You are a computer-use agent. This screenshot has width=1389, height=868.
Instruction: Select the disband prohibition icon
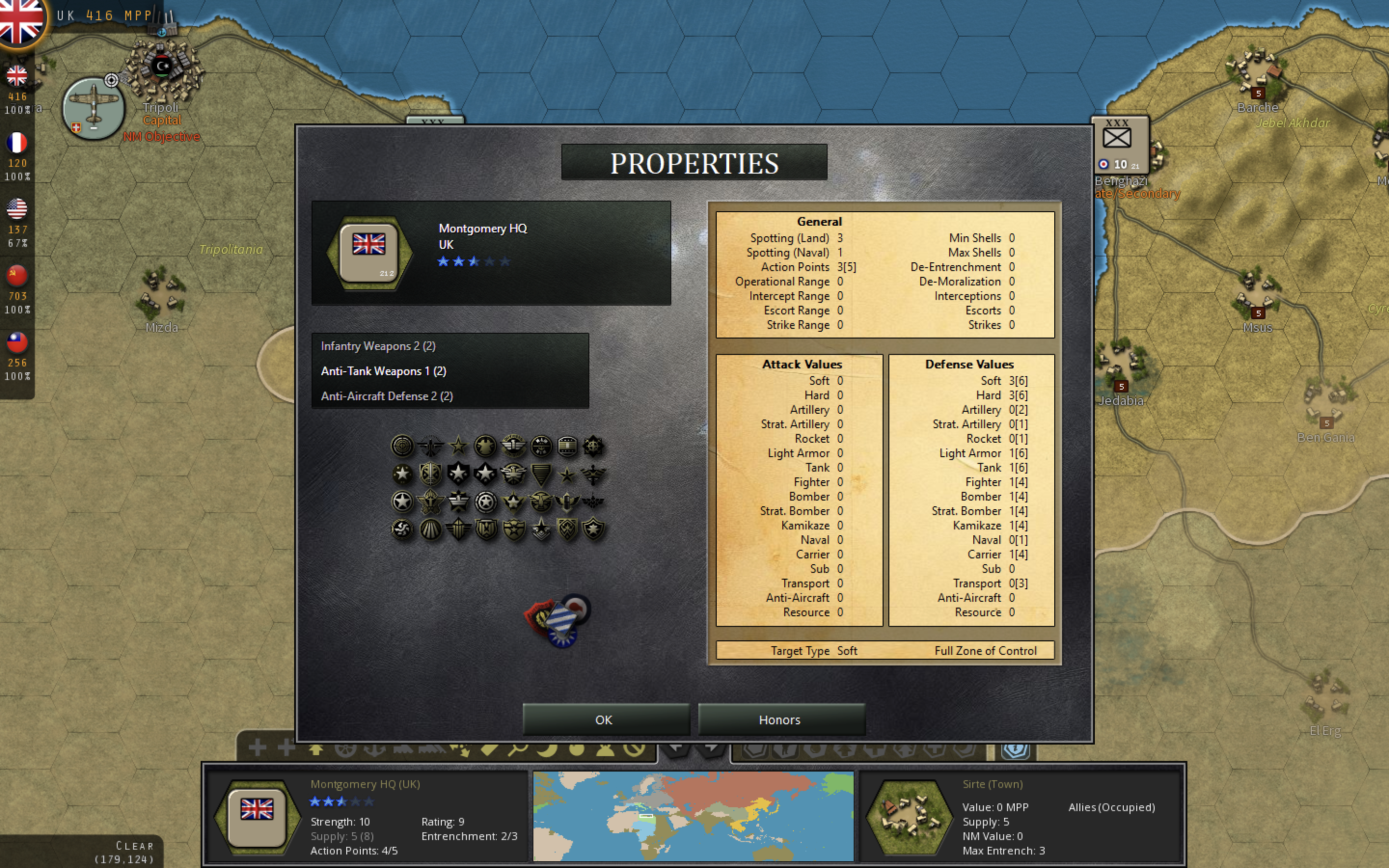tap(635, 750)
